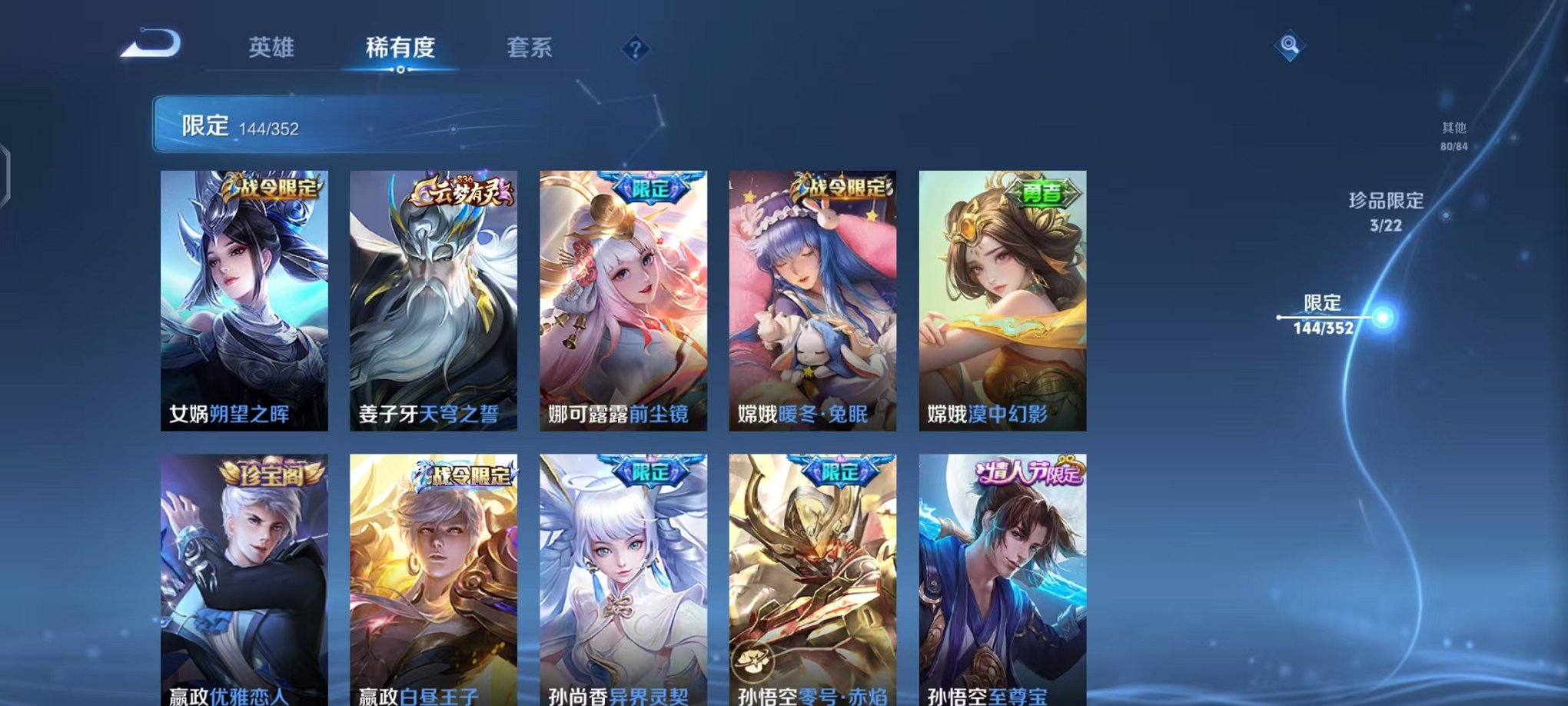Switch to the 英雄 tab

pyautogui.click(x=274, y=46)
